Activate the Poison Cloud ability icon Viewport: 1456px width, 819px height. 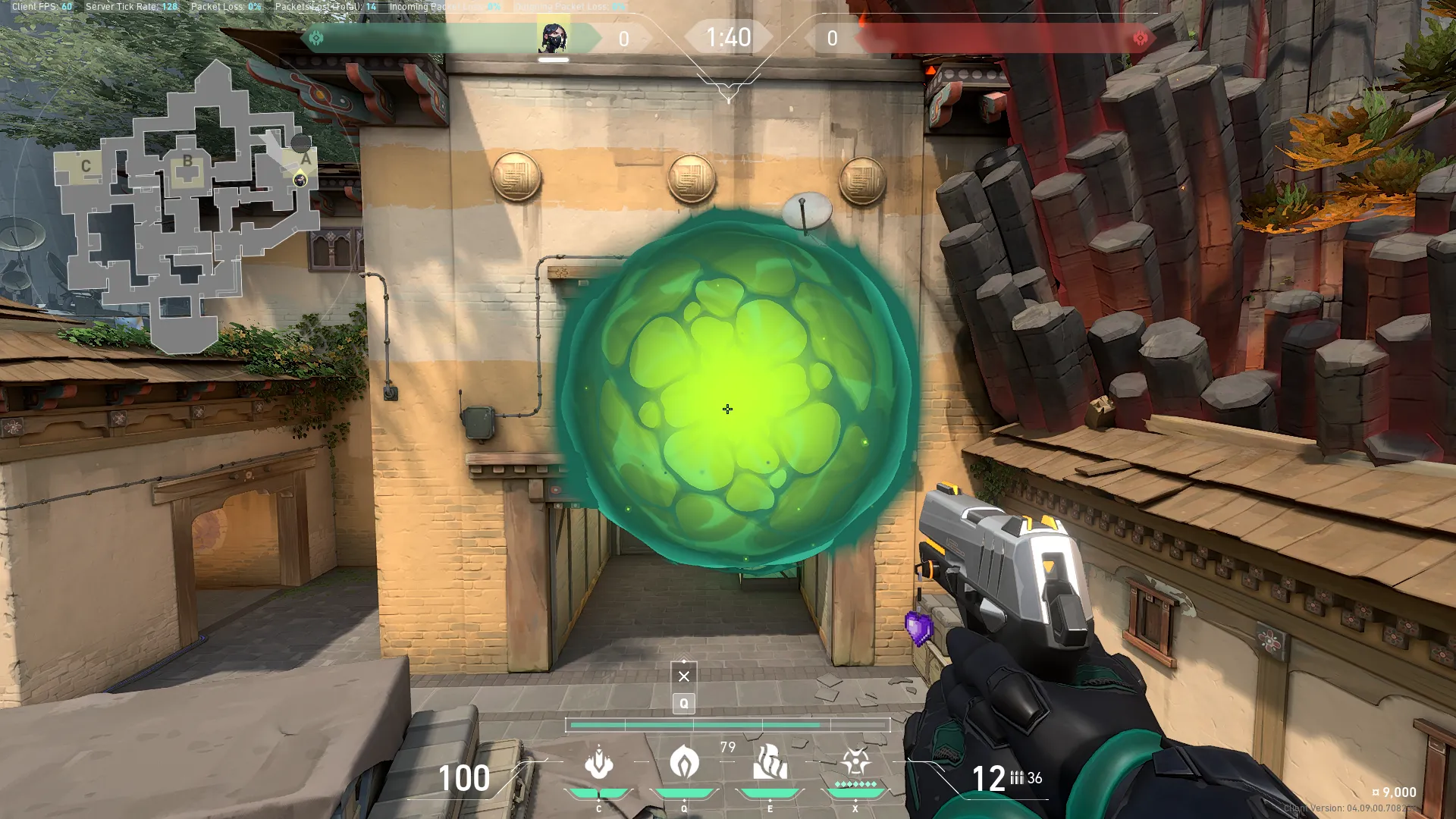pyautogui.click(x=684, y=763)
